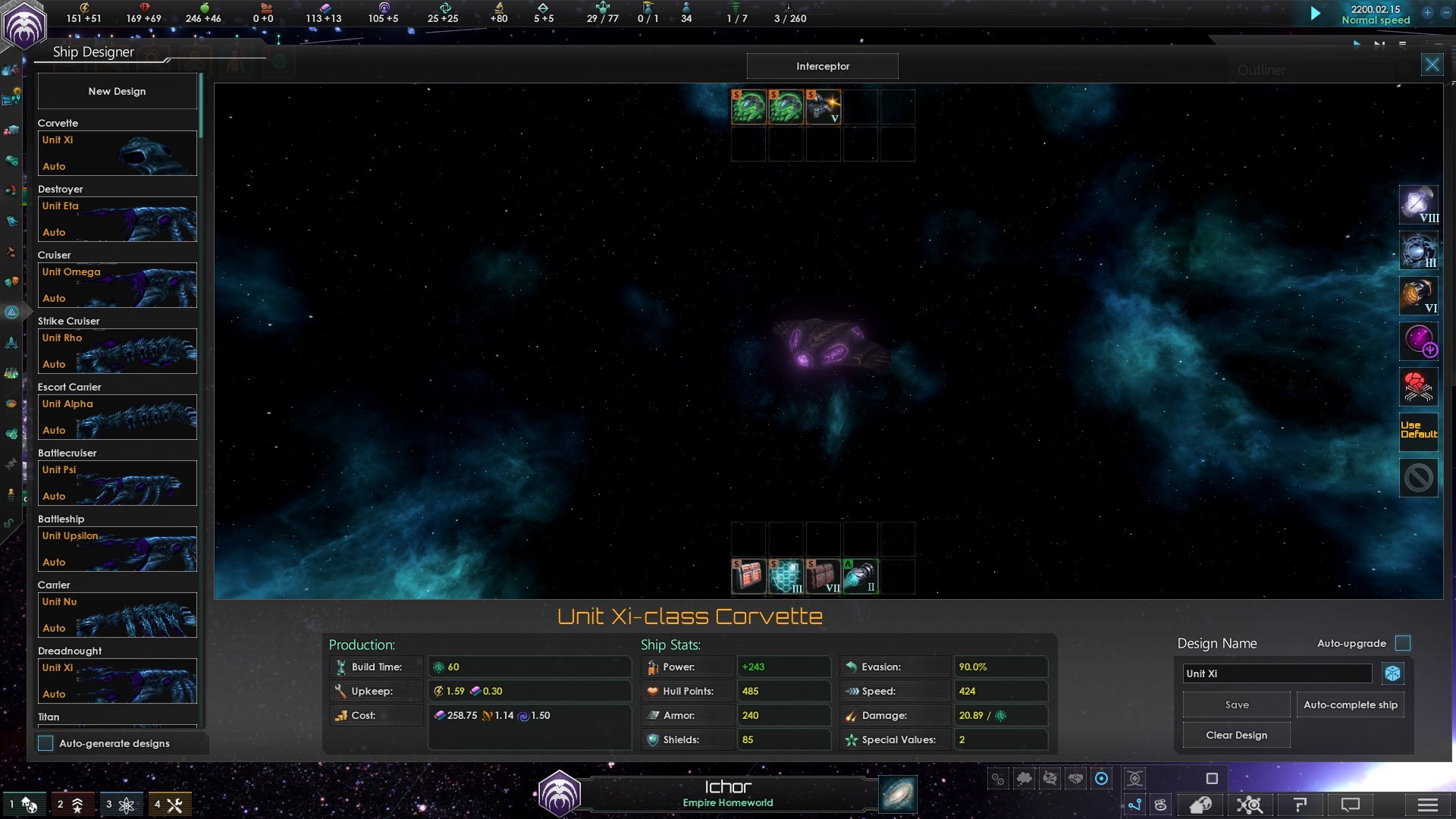Image resolution: width=1456 pixels, height=819 pixels.
Task: Open the Unit Rho strike cruiser design
Action: point(118,351)
